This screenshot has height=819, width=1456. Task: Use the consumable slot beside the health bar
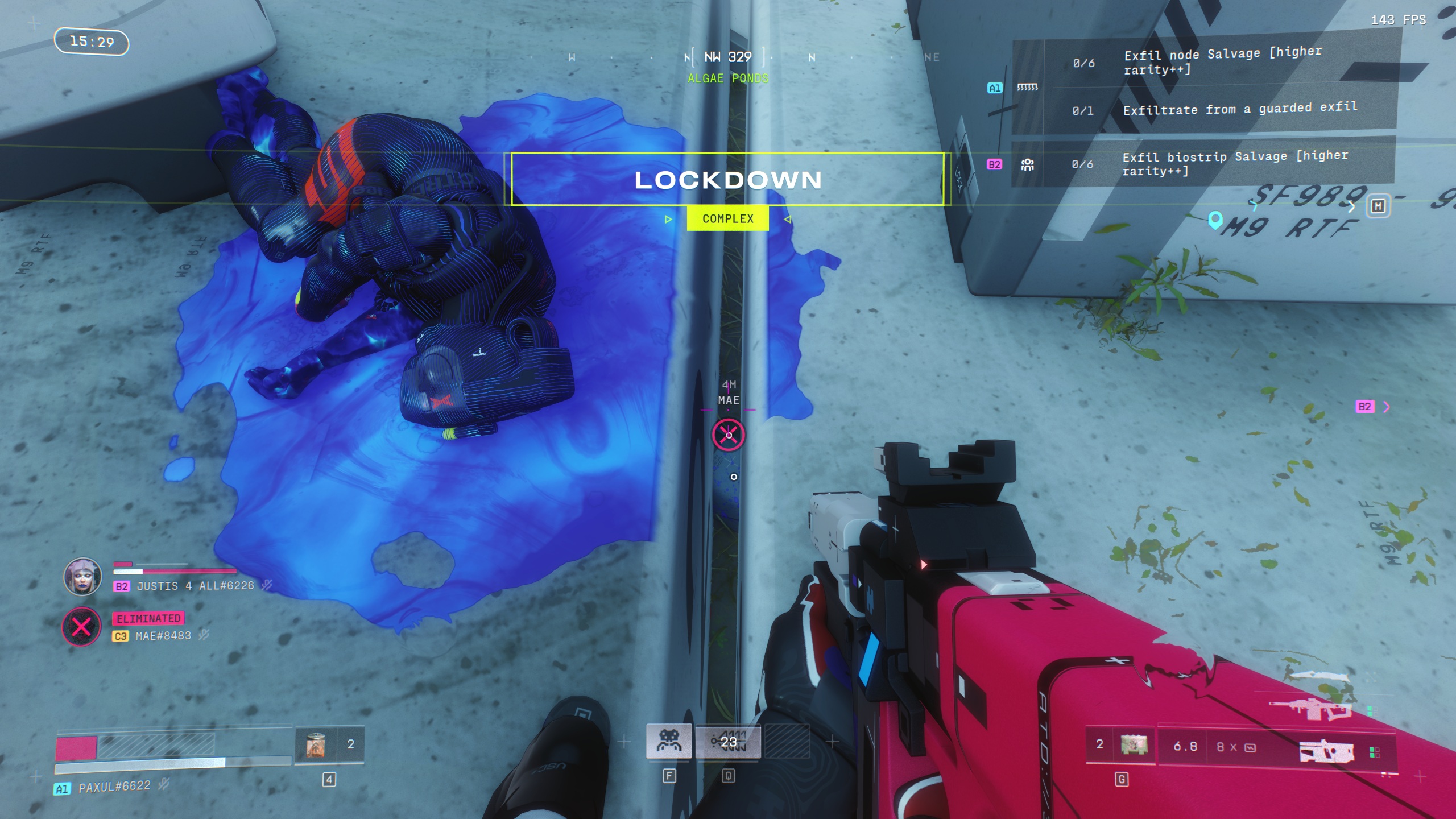pyautogui.click(x=316, y=744)
